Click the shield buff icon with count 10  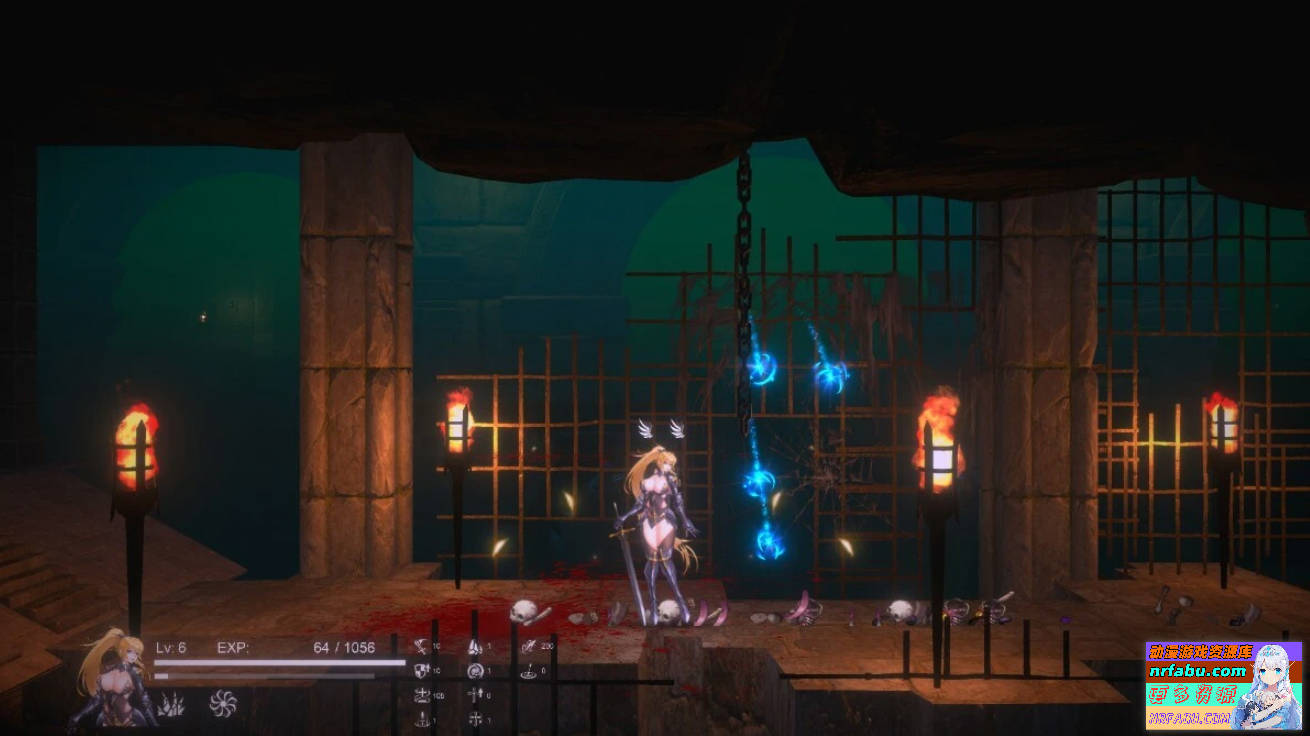pyautogui.click(x=420, y=670)
